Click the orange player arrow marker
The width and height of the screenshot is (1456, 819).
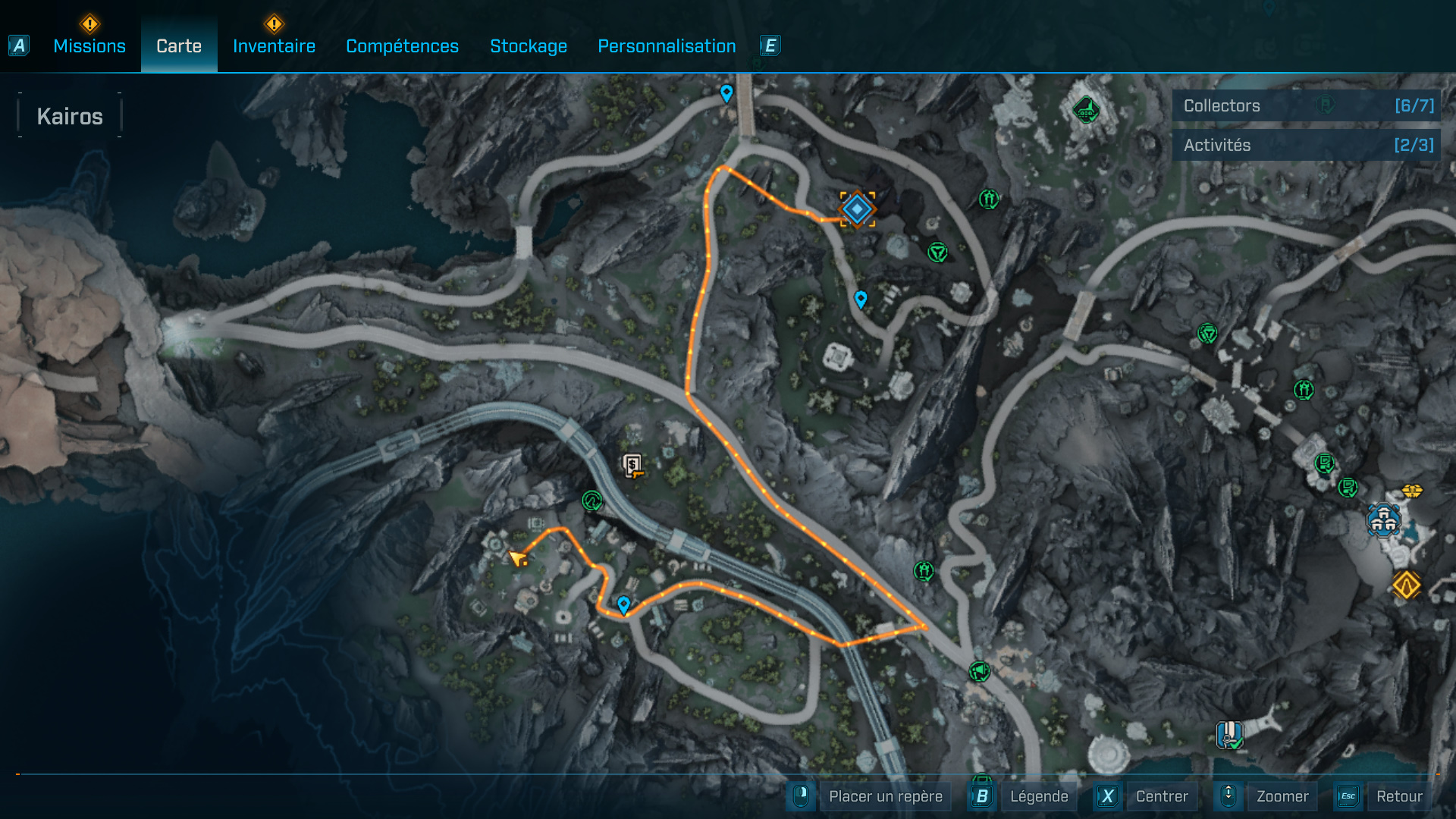tap(518, 559)
